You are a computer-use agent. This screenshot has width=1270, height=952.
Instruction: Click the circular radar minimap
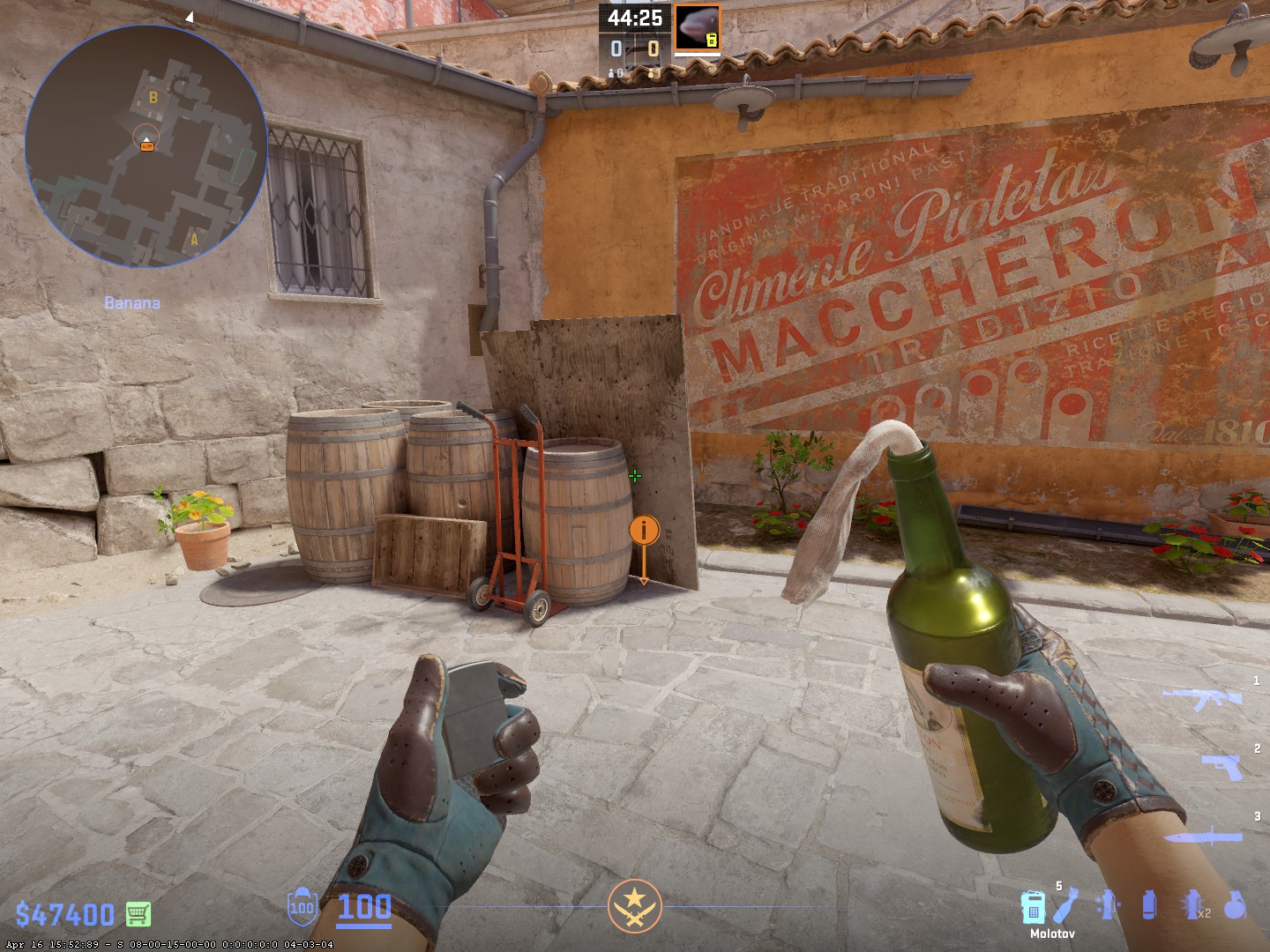[146, 146]
